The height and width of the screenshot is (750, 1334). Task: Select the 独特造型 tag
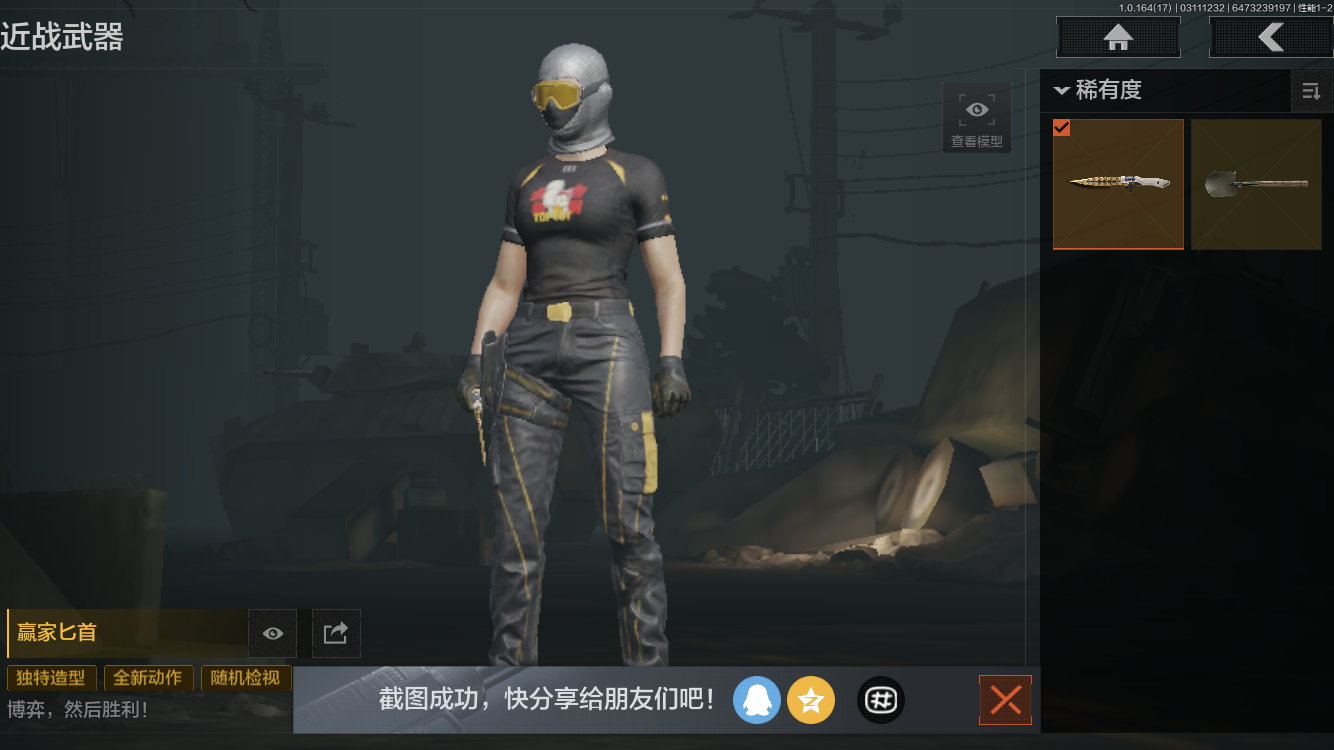51,678
